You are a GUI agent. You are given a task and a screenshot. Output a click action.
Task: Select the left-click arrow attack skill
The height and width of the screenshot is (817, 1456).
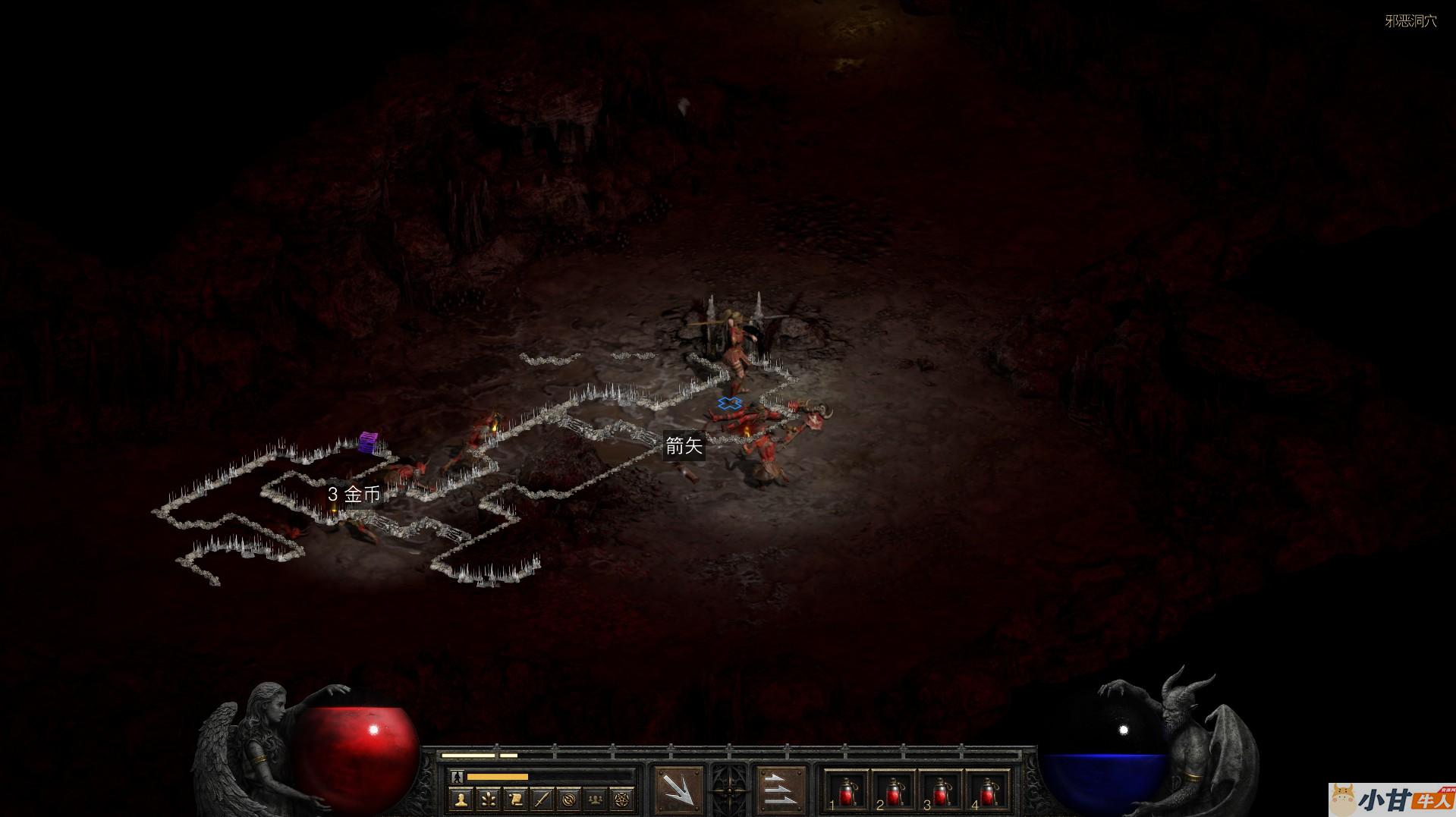[678, 790]
